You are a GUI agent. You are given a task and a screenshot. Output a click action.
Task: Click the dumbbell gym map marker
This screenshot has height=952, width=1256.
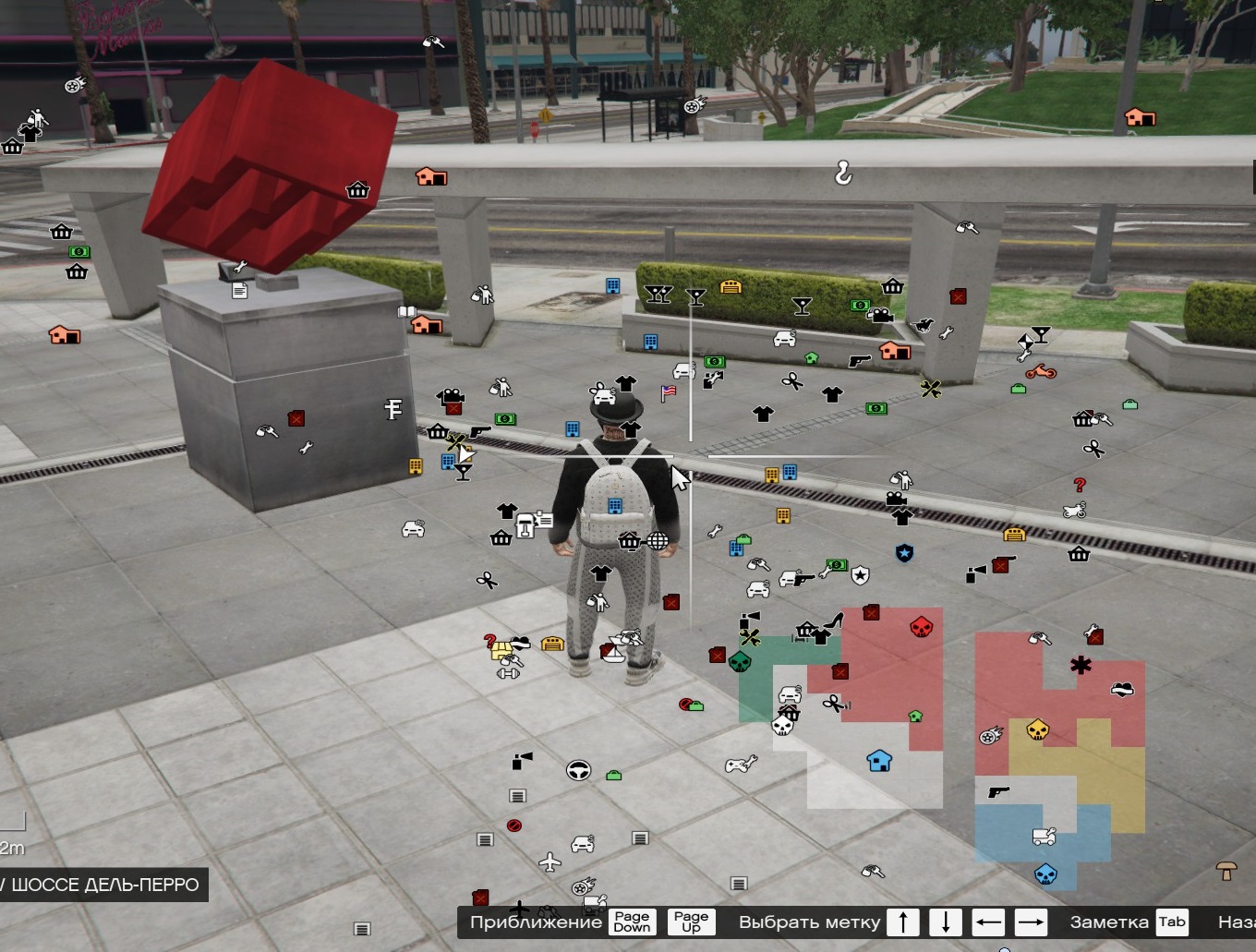508,673
